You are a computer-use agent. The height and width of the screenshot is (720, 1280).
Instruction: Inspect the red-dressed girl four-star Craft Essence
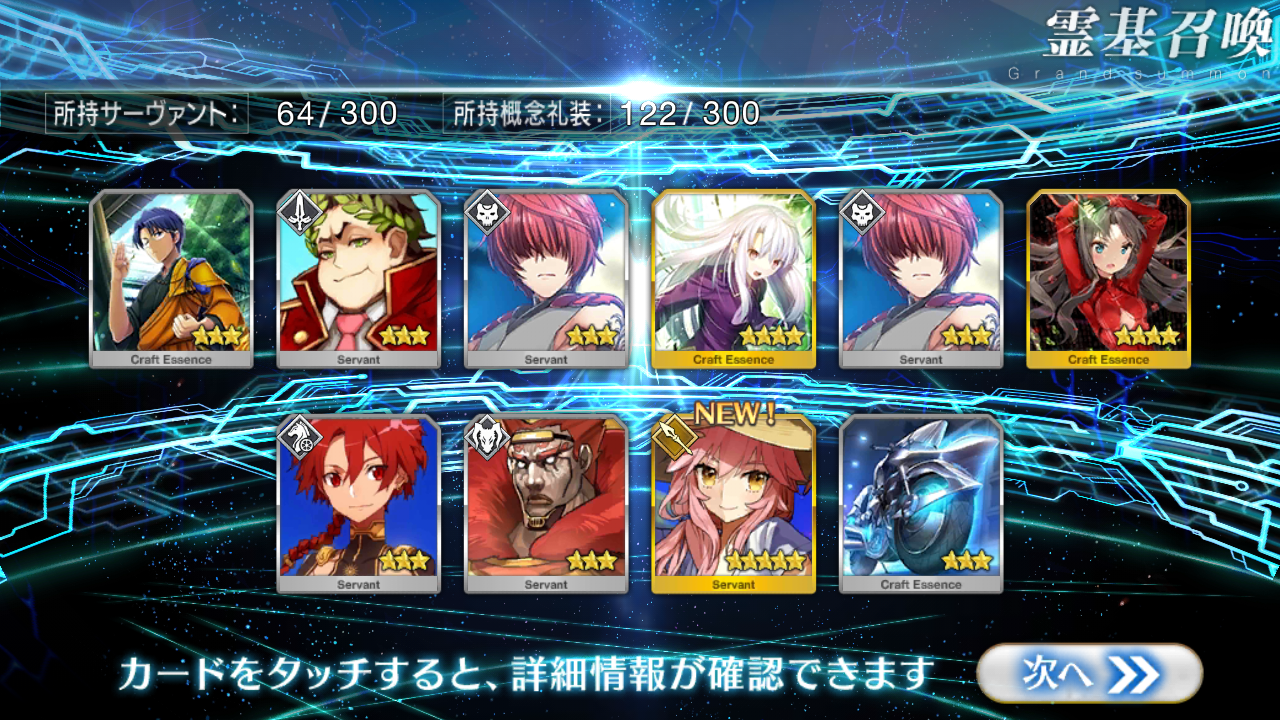(x=1108, y=278)
